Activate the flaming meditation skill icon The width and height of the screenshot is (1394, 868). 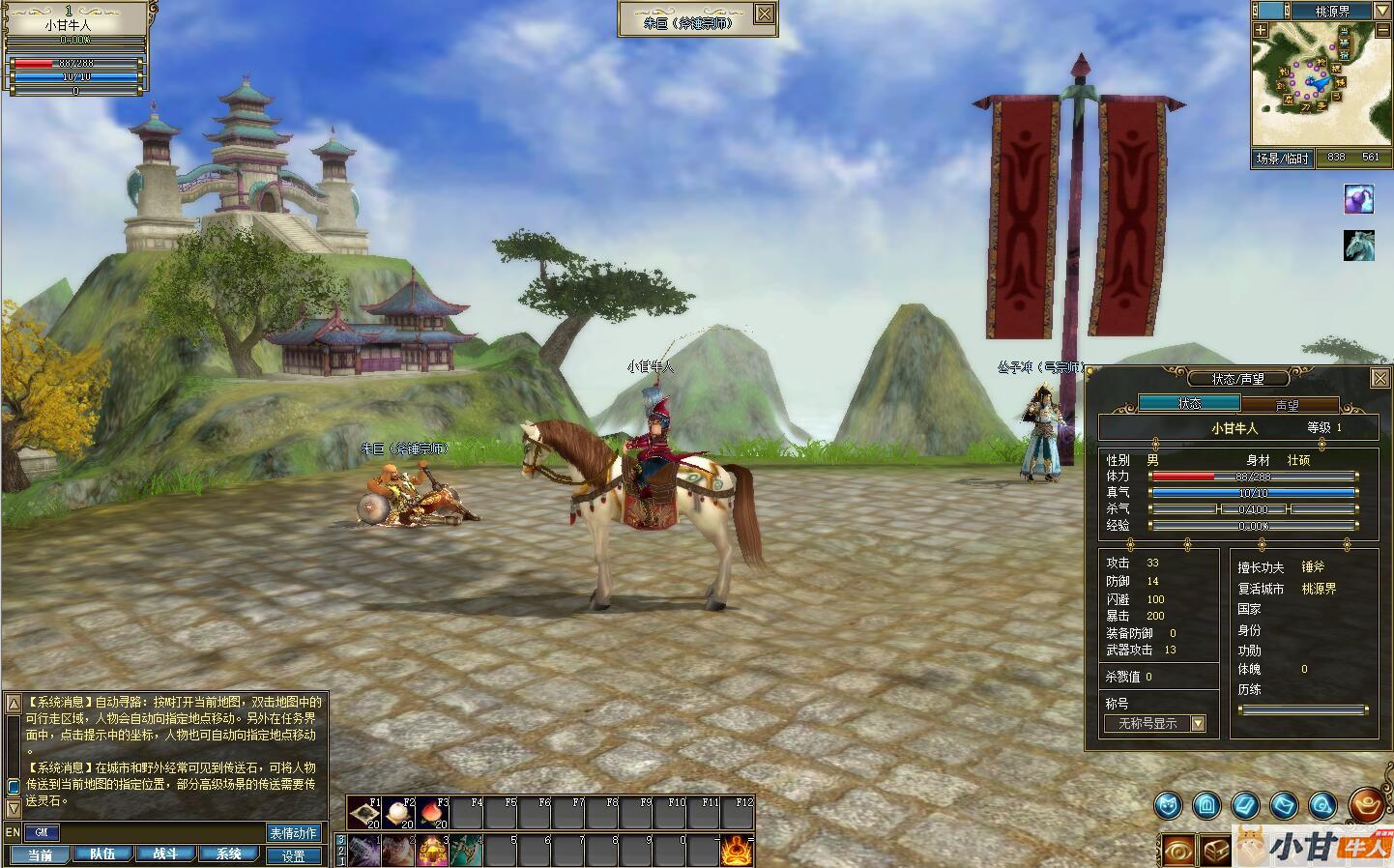click(737, 851)
